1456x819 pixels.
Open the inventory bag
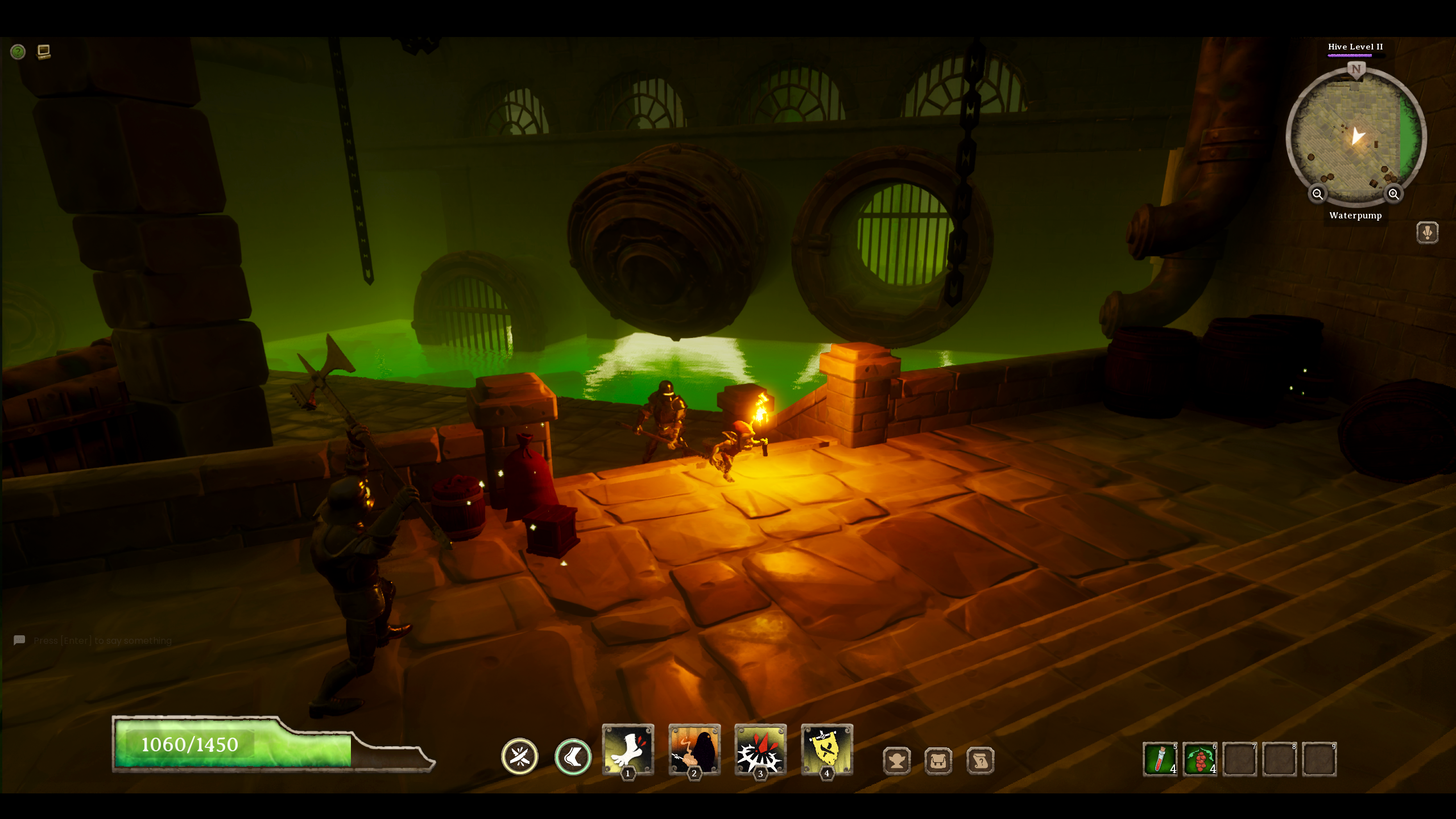[x=938, y=761]
